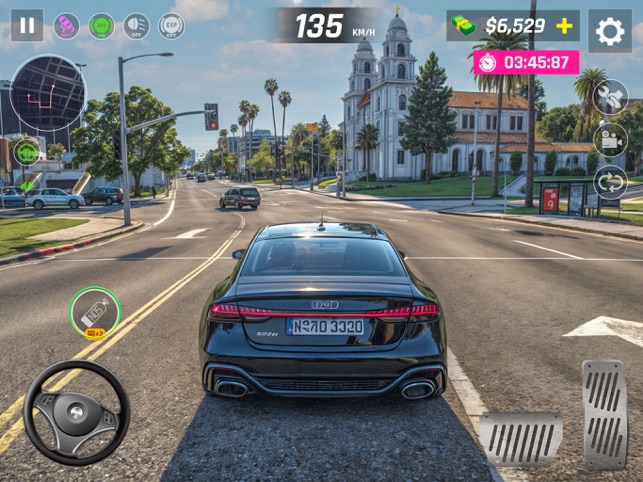643x482 pixels.
Task: Open the circular minimap
Action: [x=47, y=92]
